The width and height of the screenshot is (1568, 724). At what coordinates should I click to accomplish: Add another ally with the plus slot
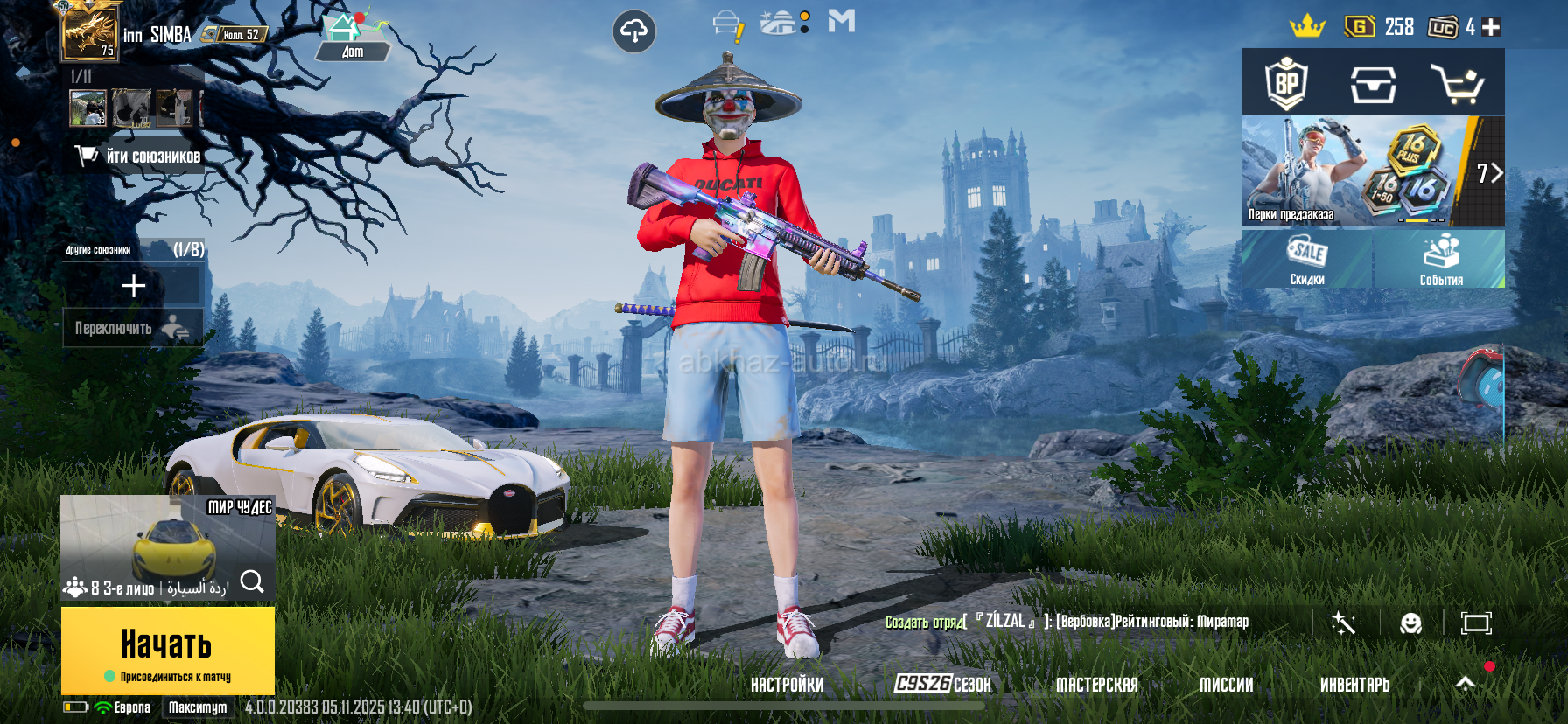133,285
